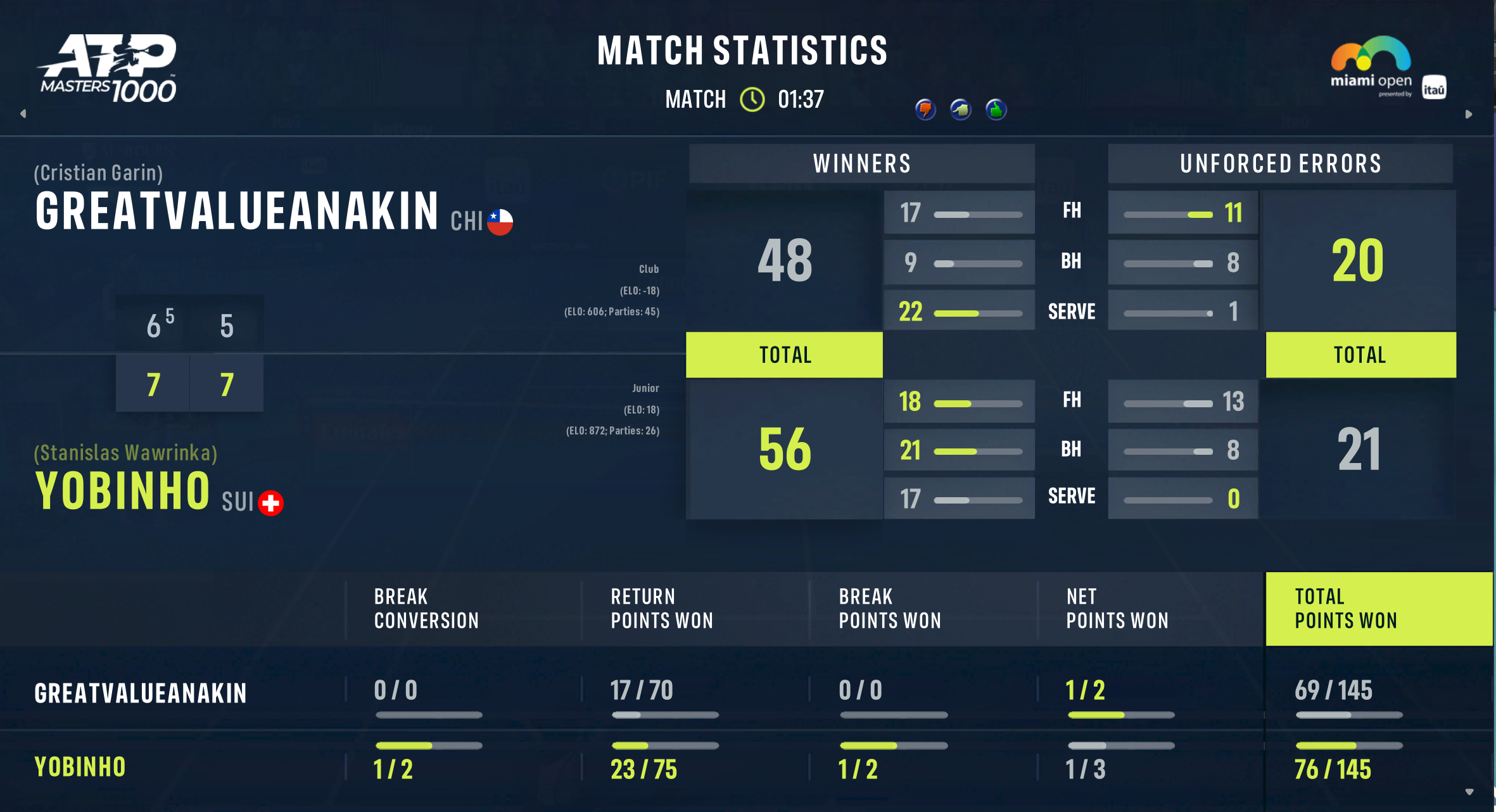Image resolution: width=1496 pixels, height=812 pixels.
Task: Choose the neutral sideways-hand rating icon
Action: pos(961,110)
